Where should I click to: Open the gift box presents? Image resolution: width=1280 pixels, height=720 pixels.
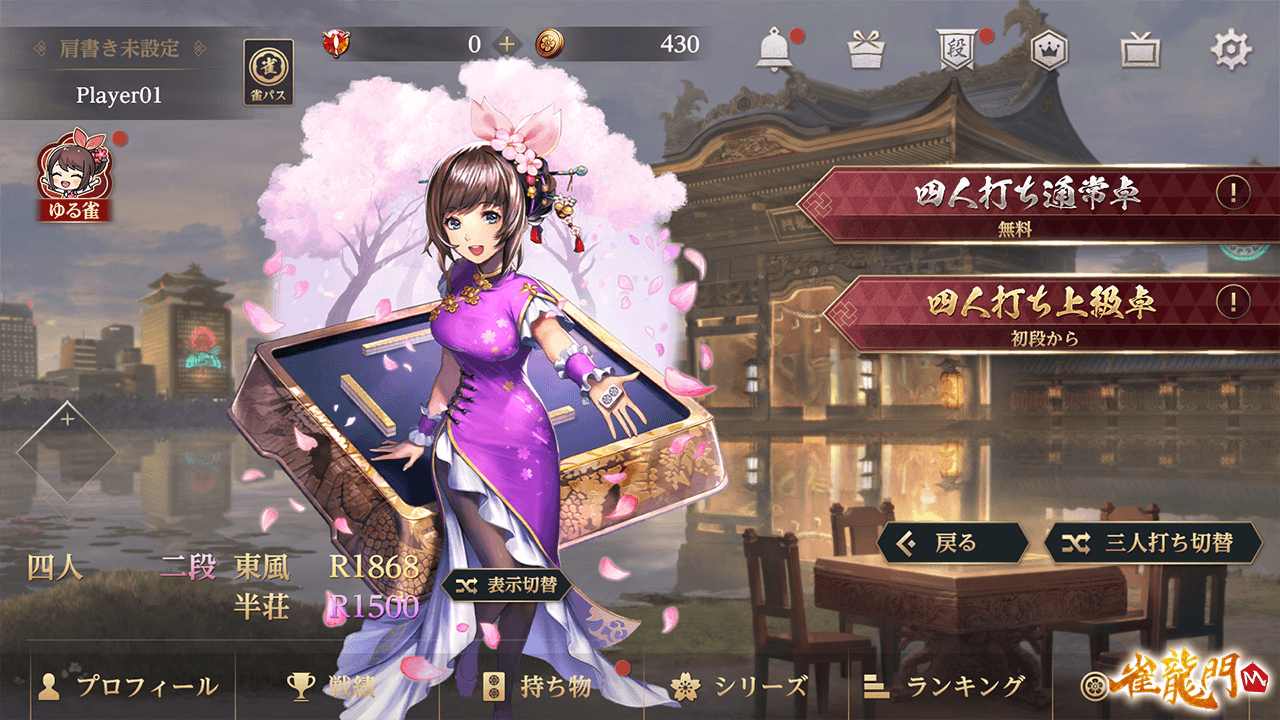point(866,49)
